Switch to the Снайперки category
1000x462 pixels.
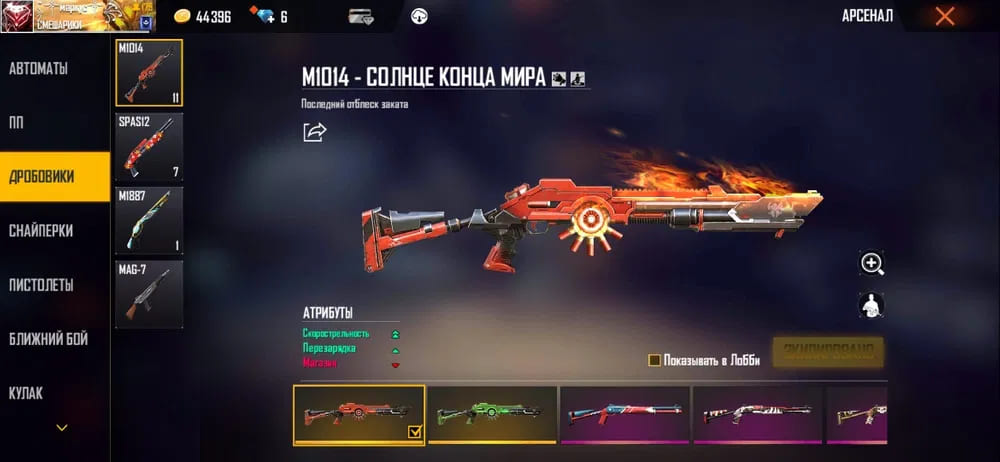(42, 231)
